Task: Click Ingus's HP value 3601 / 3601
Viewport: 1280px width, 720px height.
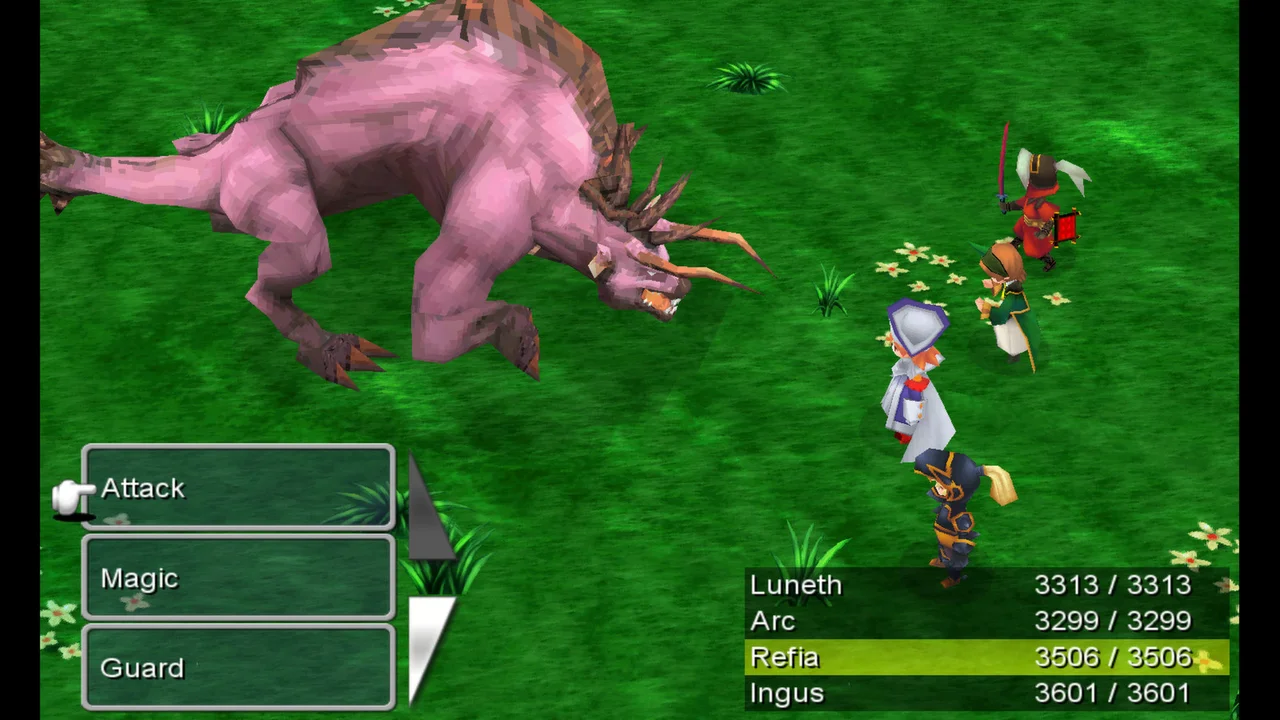Action: click(x=1113, y=693)
